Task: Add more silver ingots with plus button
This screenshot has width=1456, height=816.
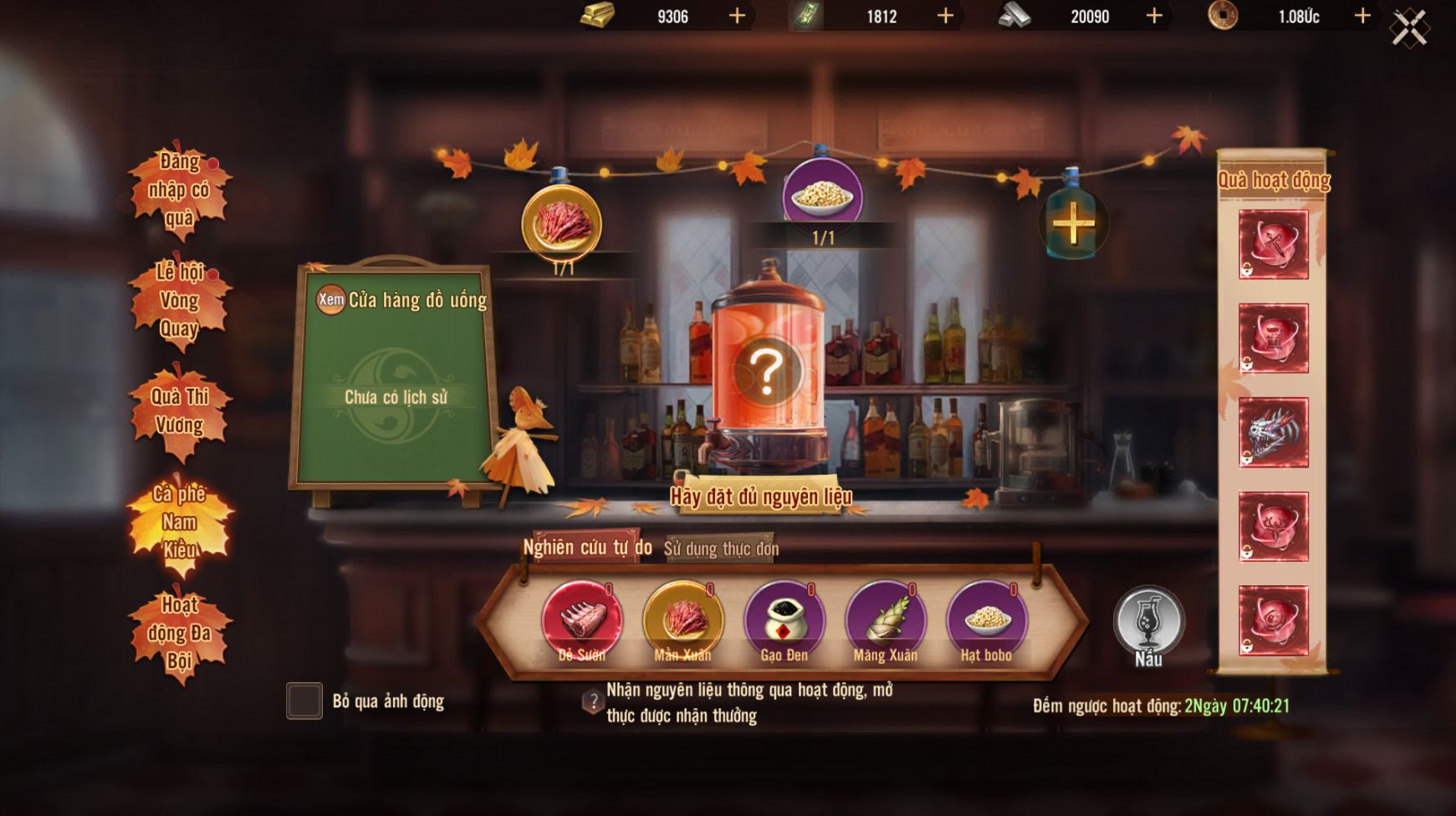Action: click(1154, 16)
